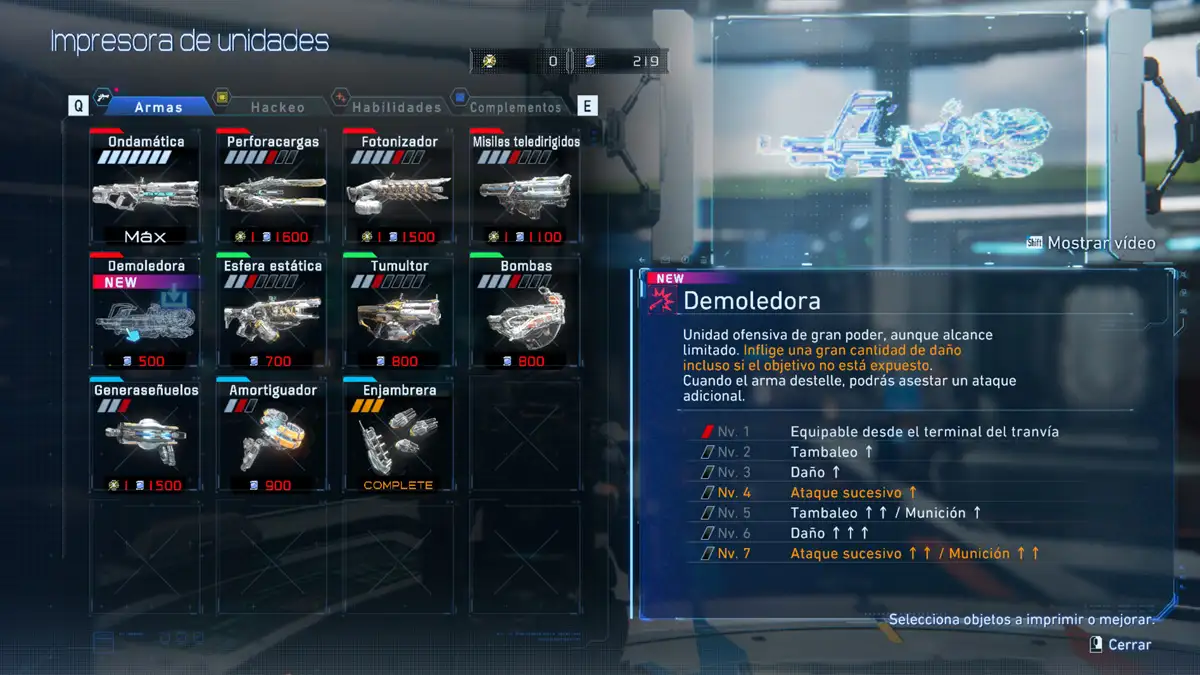Close the unit printer with Cerrar
This screenshot has height=675, width=1200.
click(x=1121, y=645)
